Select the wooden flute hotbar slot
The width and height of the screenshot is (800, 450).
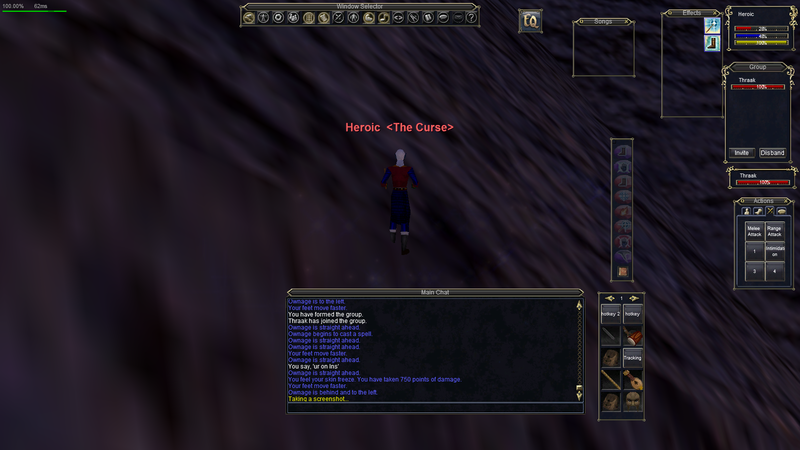click(x=611, y=379)
